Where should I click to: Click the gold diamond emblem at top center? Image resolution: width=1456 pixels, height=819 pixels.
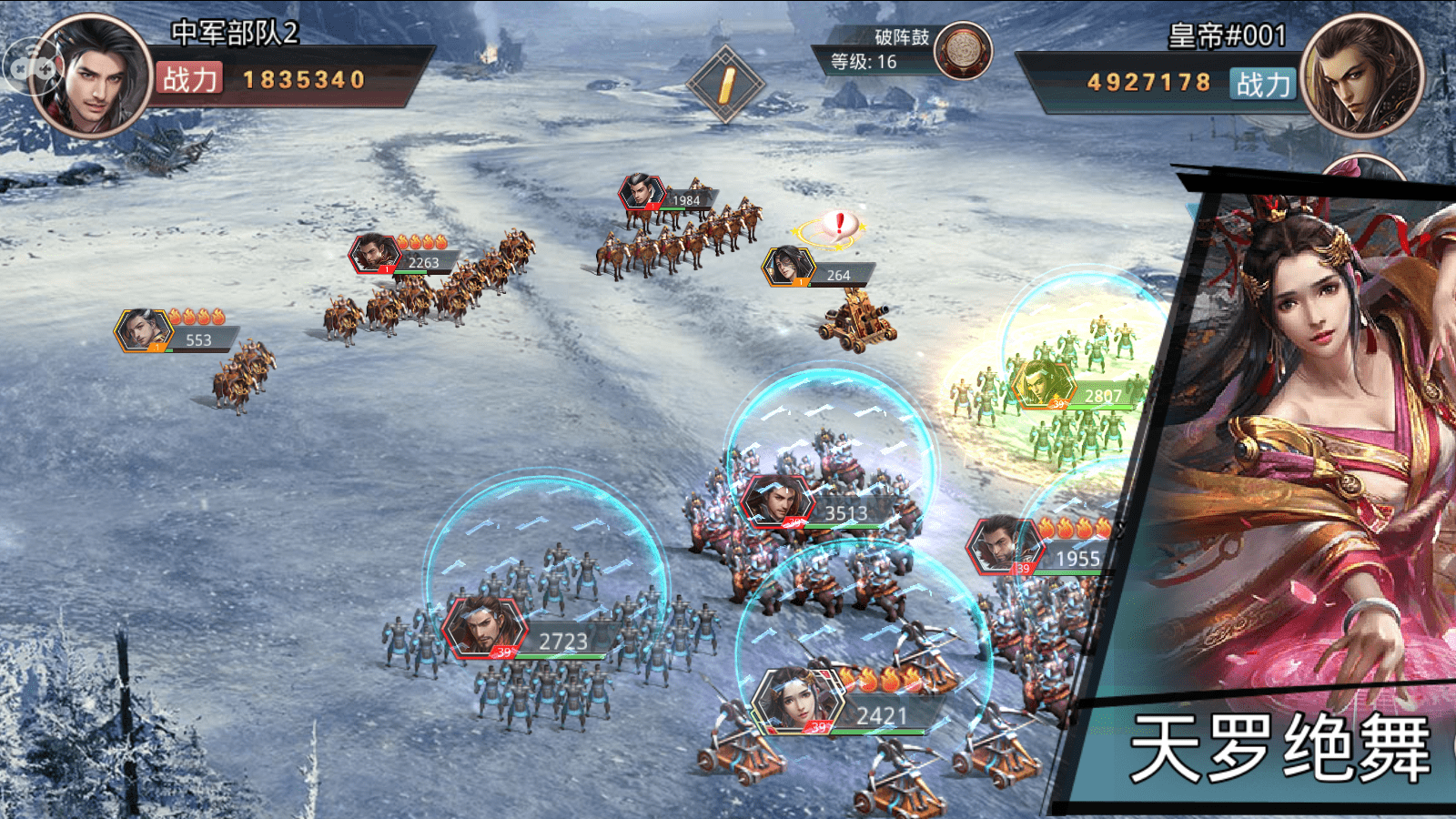click(725, 84)
